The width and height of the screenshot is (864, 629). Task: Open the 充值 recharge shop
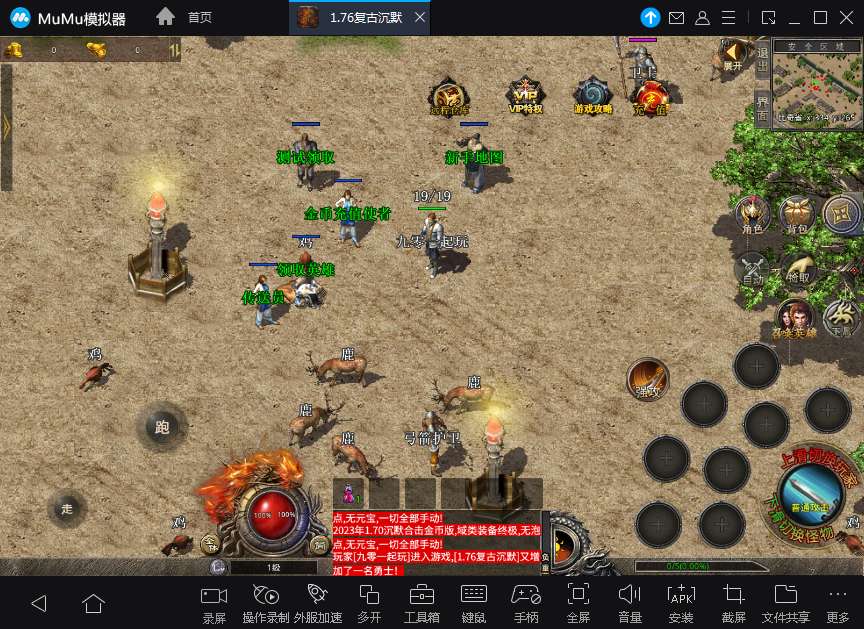tap(652, 97)
